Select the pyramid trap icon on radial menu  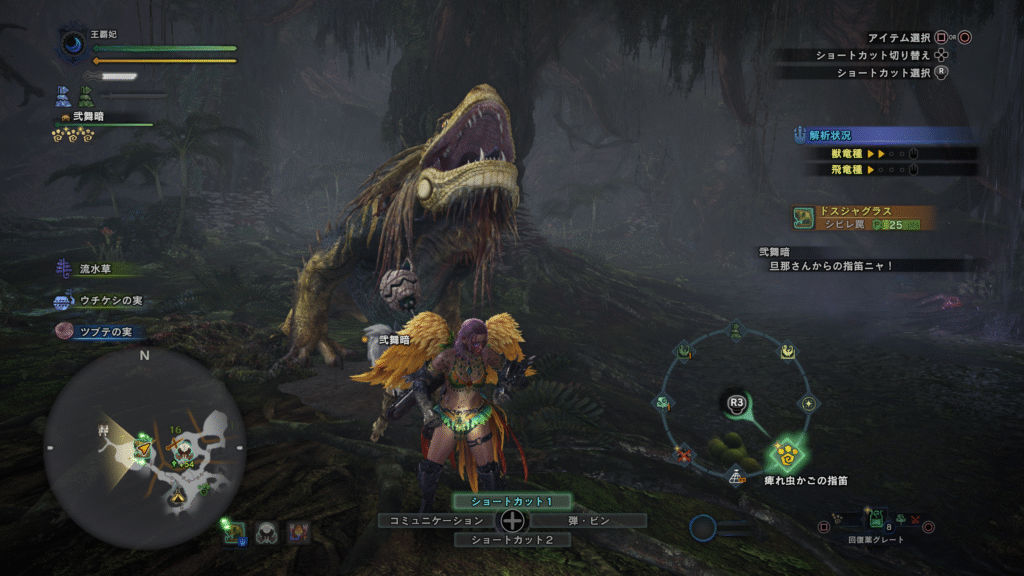737,476
